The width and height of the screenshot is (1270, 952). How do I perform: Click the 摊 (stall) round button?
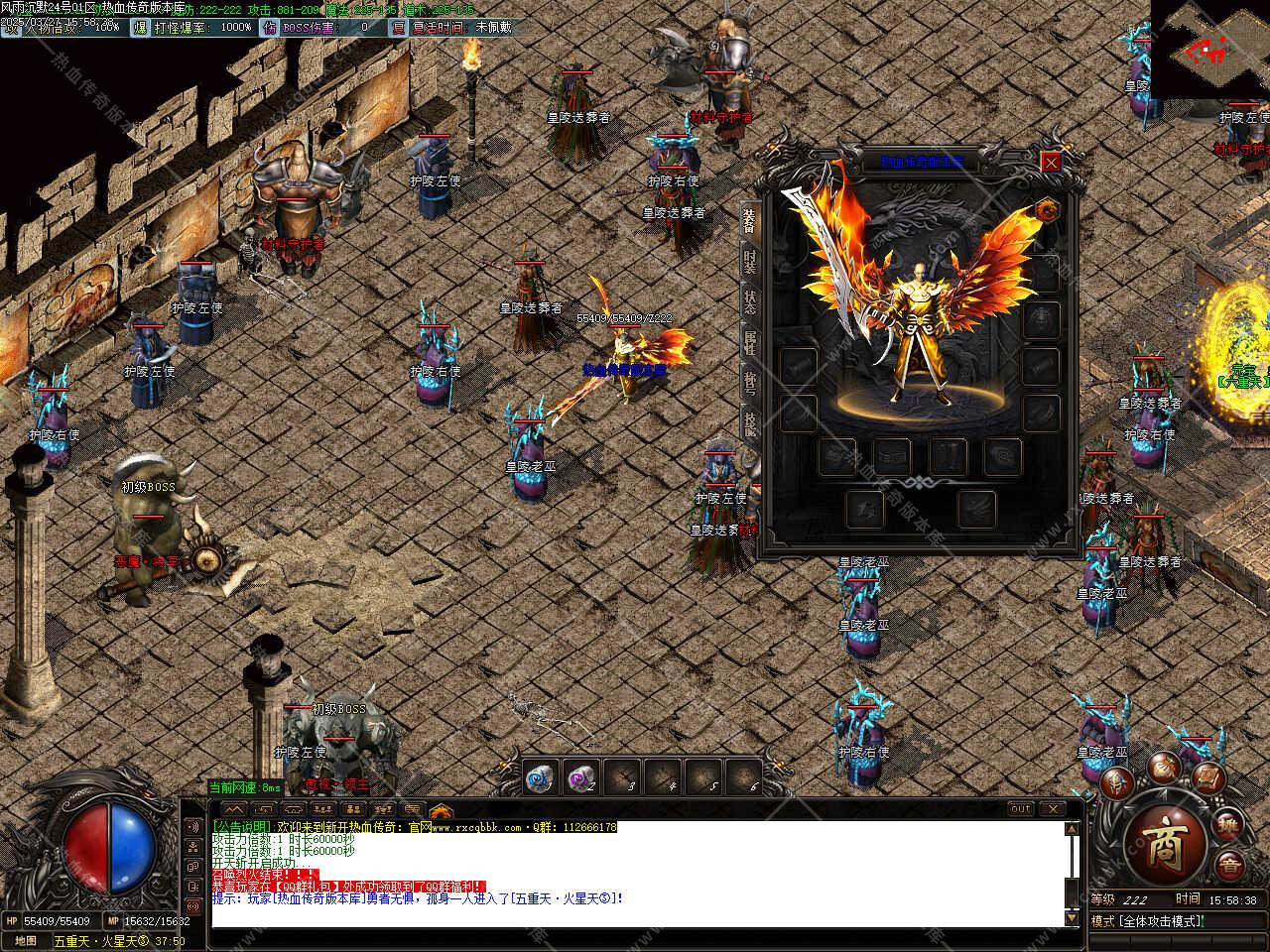[x=1229, y=825]
